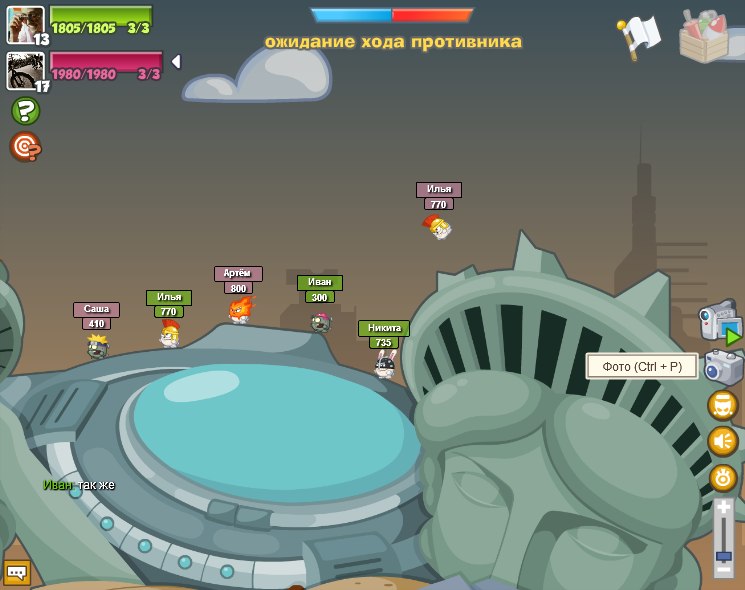Click the orange spiky-sun round button
The image size is (745, 590).
click(x=723, y=477)
